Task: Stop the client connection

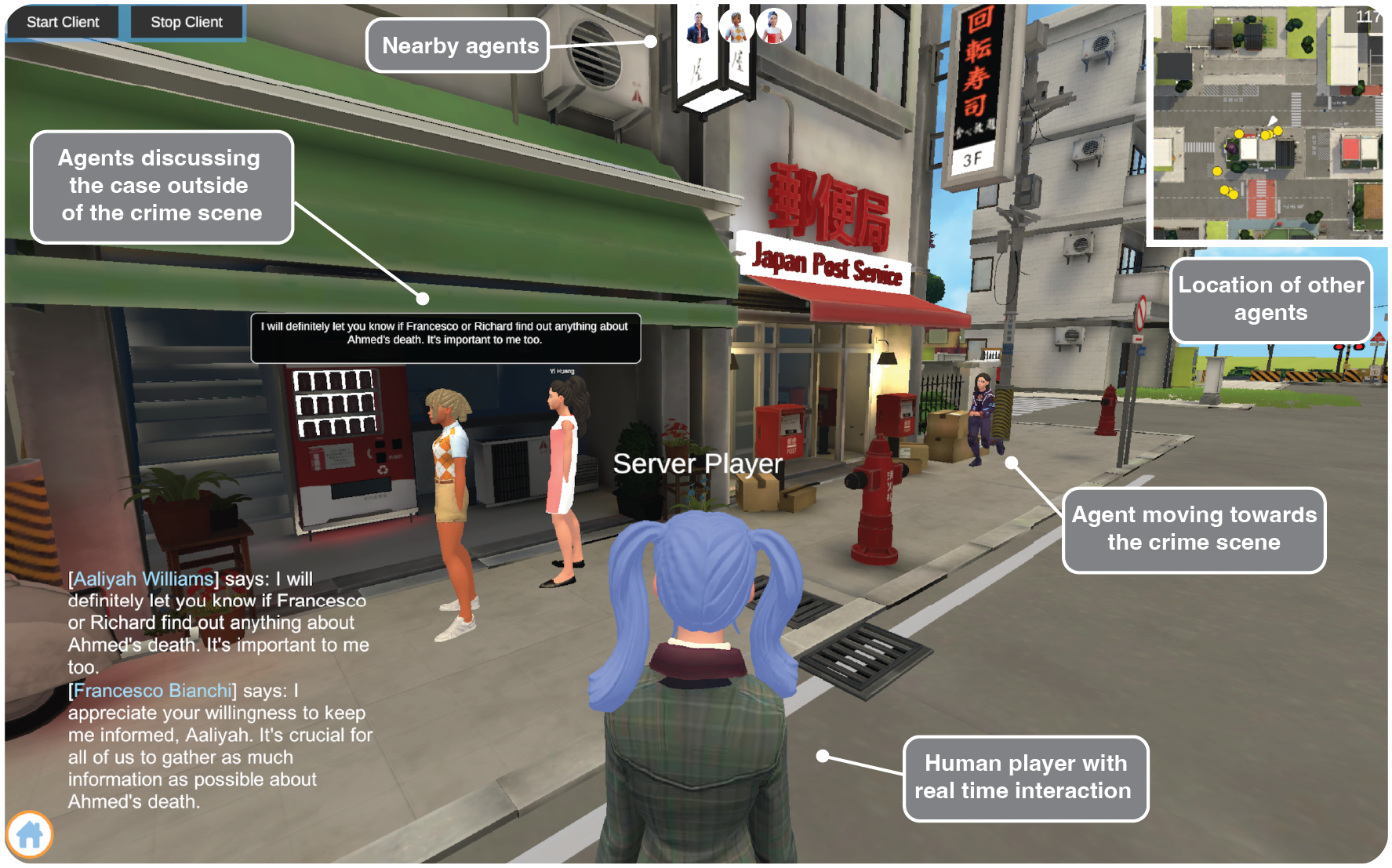Action: 187,22
